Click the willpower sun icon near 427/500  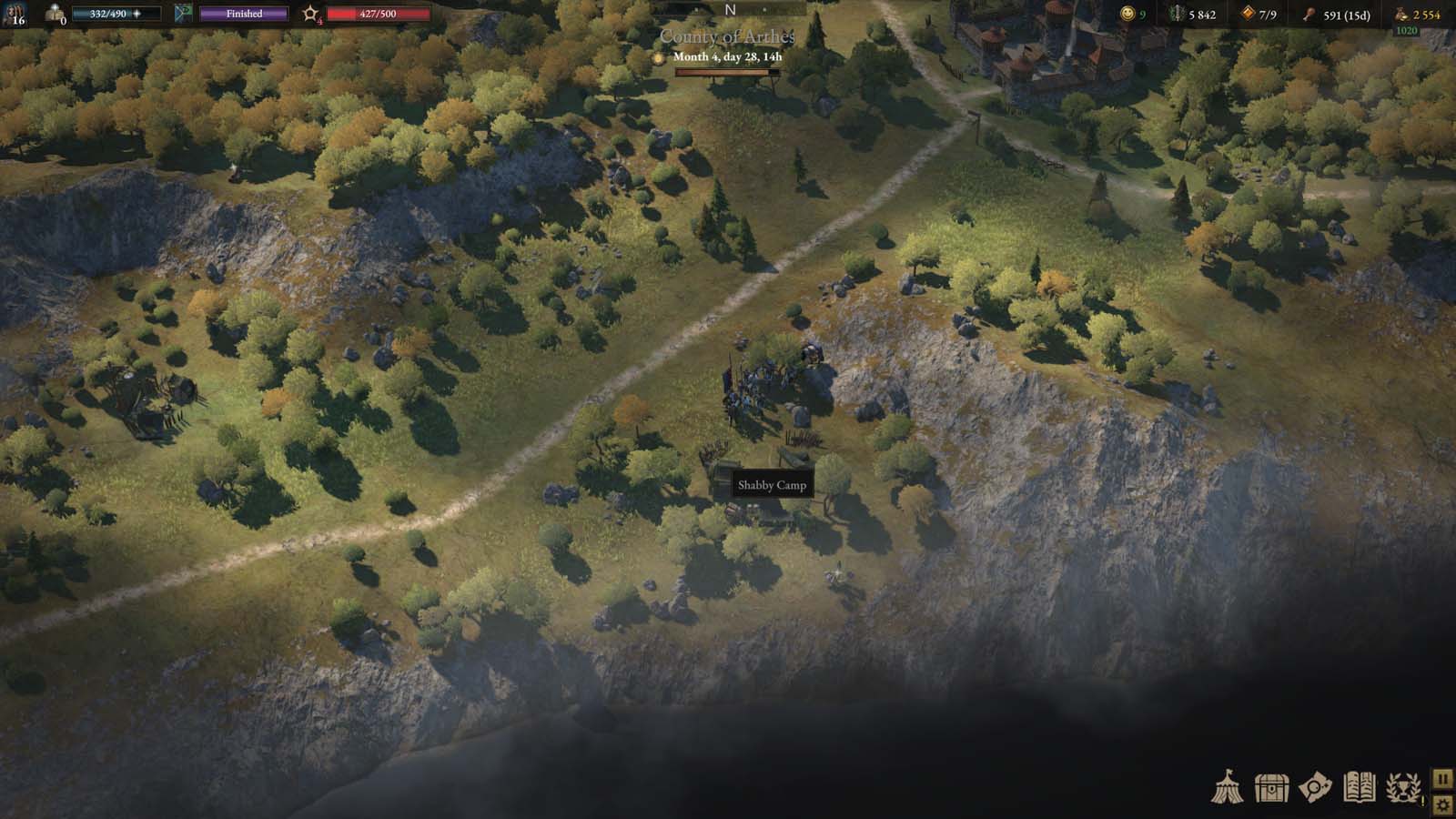312,14
